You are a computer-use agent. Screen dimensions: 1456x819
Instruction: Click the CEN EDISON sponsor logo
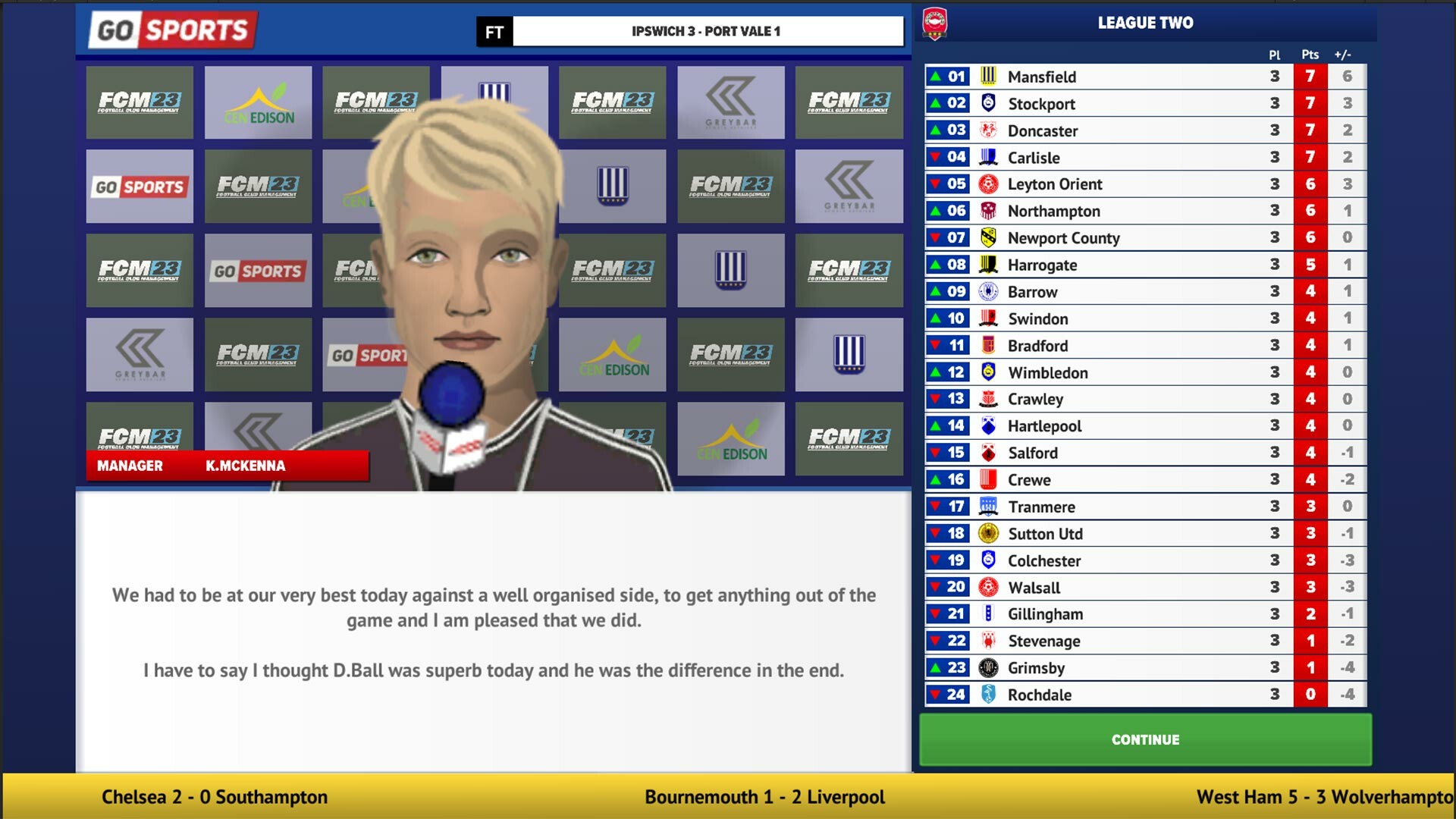coord(258,103)
